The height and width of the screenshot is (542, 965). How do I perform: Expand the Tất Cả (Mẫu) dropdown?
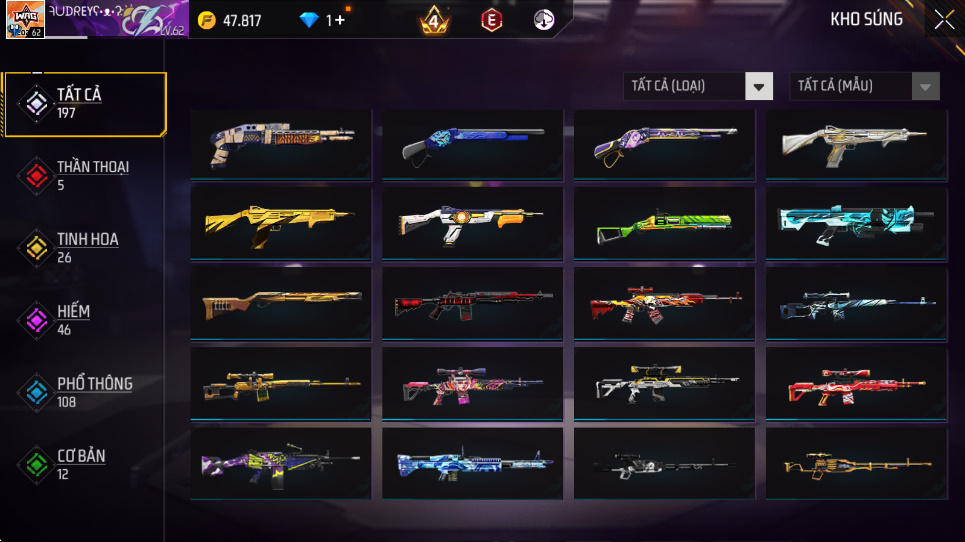[x=864, y=86]
